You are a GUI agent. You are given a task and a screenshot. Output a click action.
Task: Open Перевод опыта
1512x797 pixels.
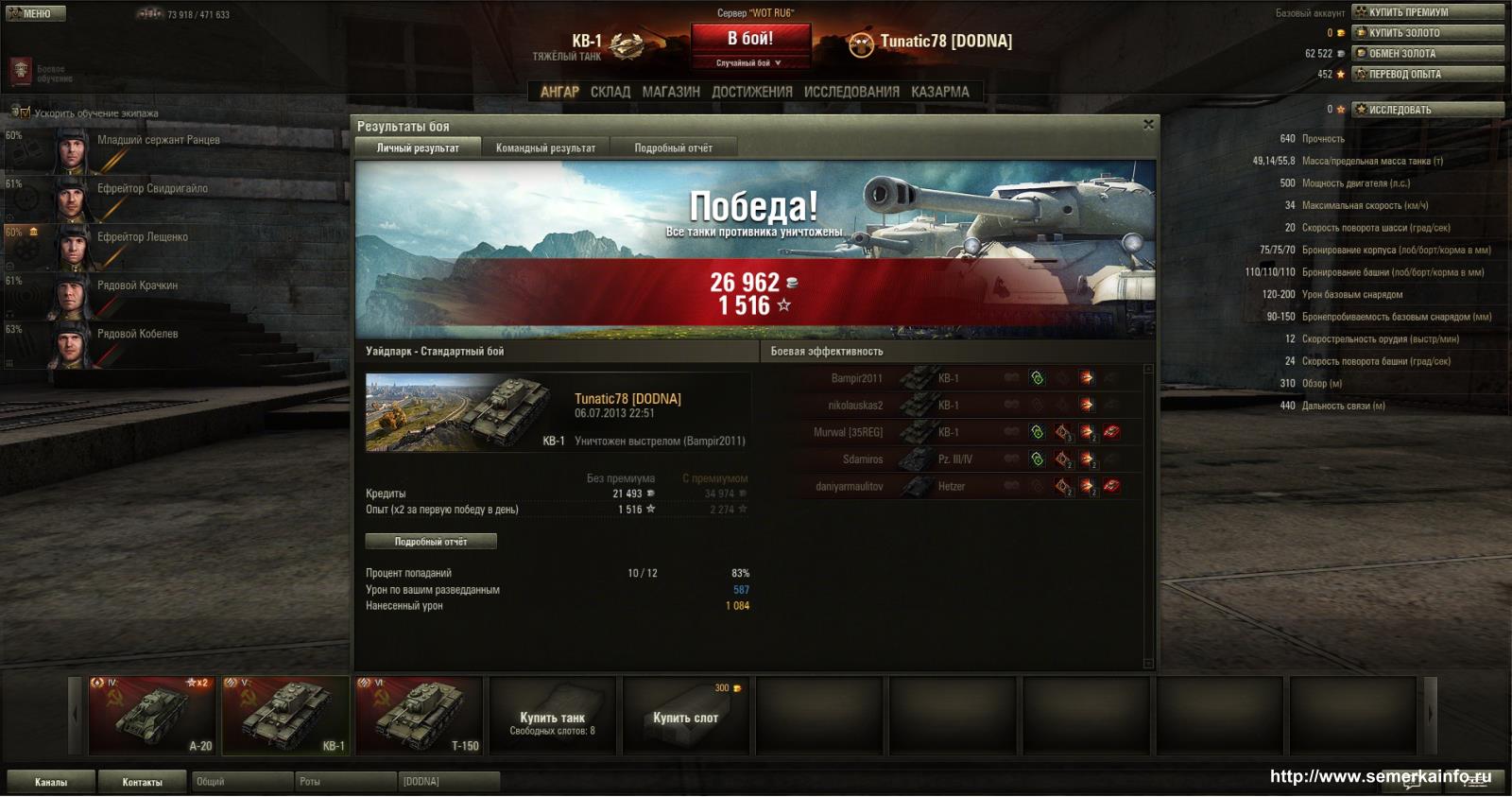coord(1427,74)
